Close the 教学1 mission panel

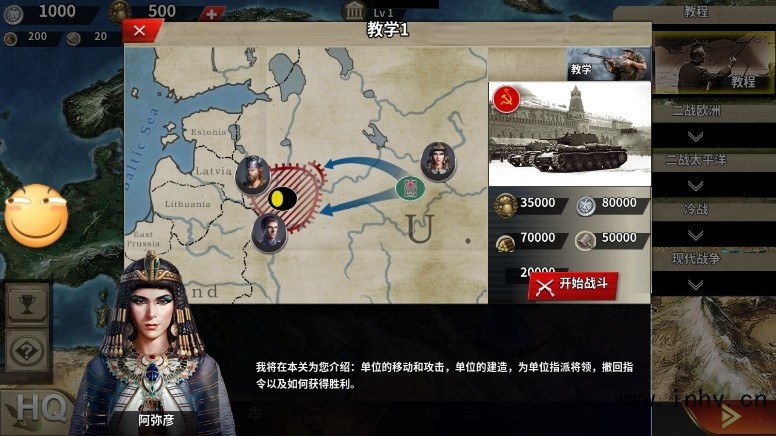139,30
